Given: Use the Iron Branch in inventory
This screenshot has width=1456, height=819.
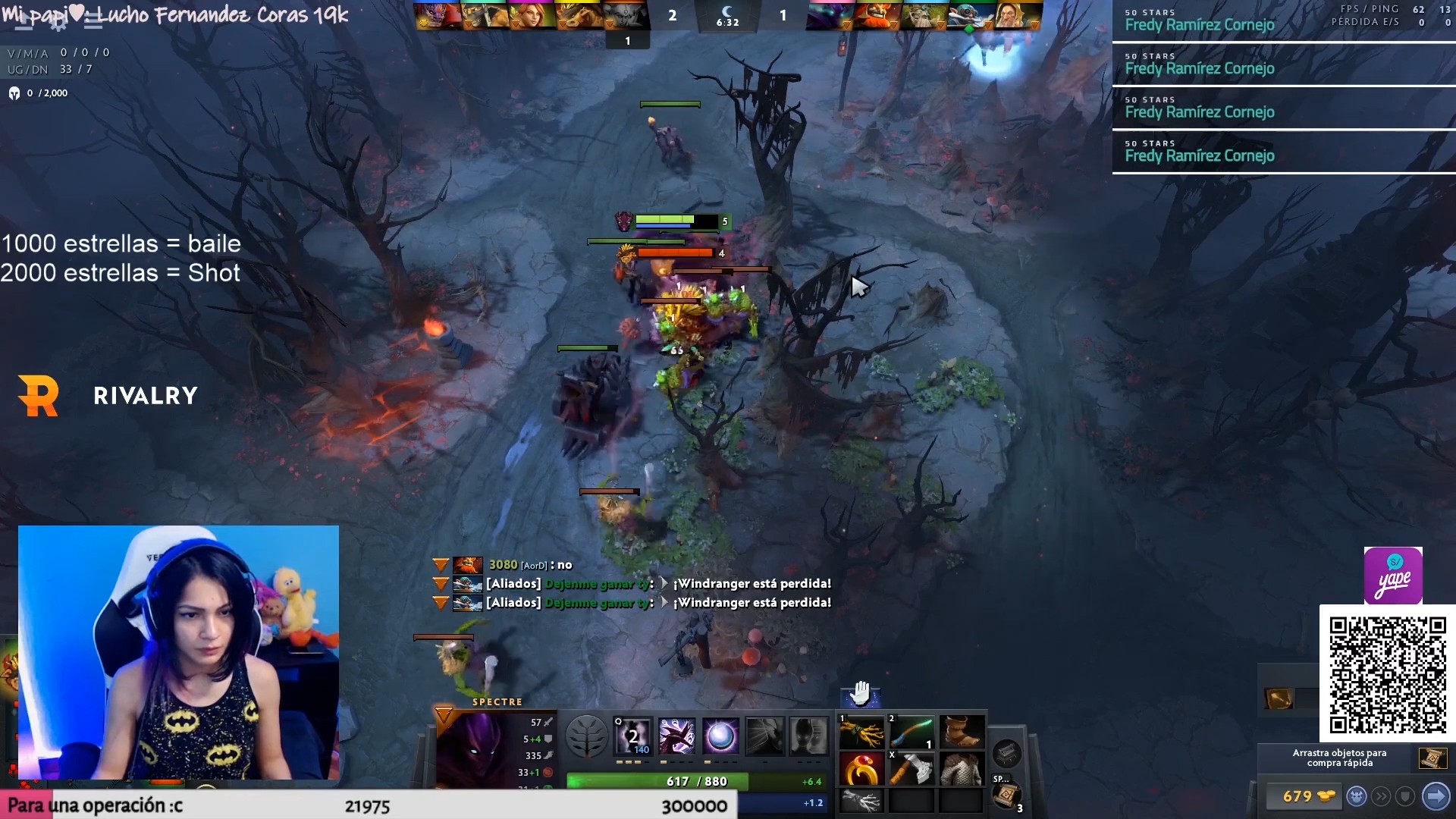Looking at the screenshot, I should pyautogui.click(x=861, y=733).
